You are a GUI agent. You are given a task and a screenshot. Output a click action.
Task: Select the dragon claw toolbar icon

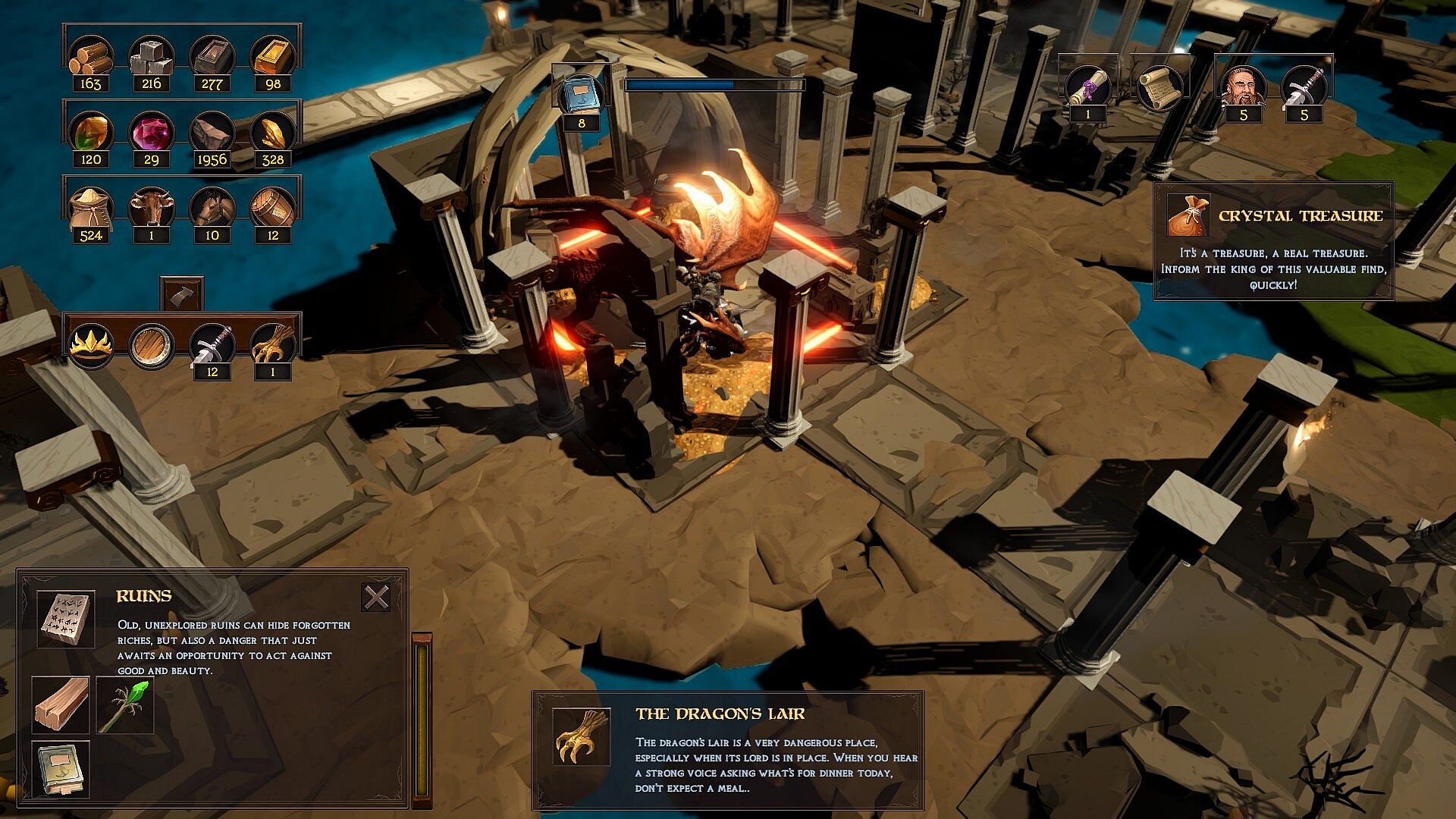coord(272,344)
